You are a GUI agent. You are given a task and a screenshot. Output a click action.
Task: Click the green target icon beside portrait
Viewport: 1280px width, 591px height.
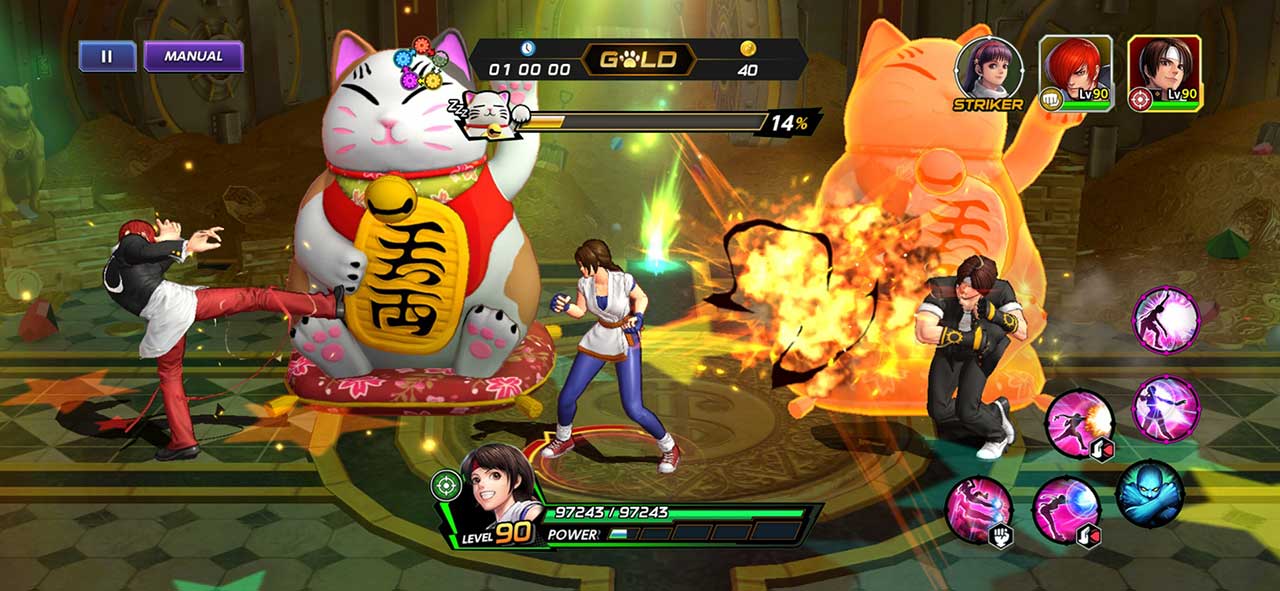coord(445,486)
